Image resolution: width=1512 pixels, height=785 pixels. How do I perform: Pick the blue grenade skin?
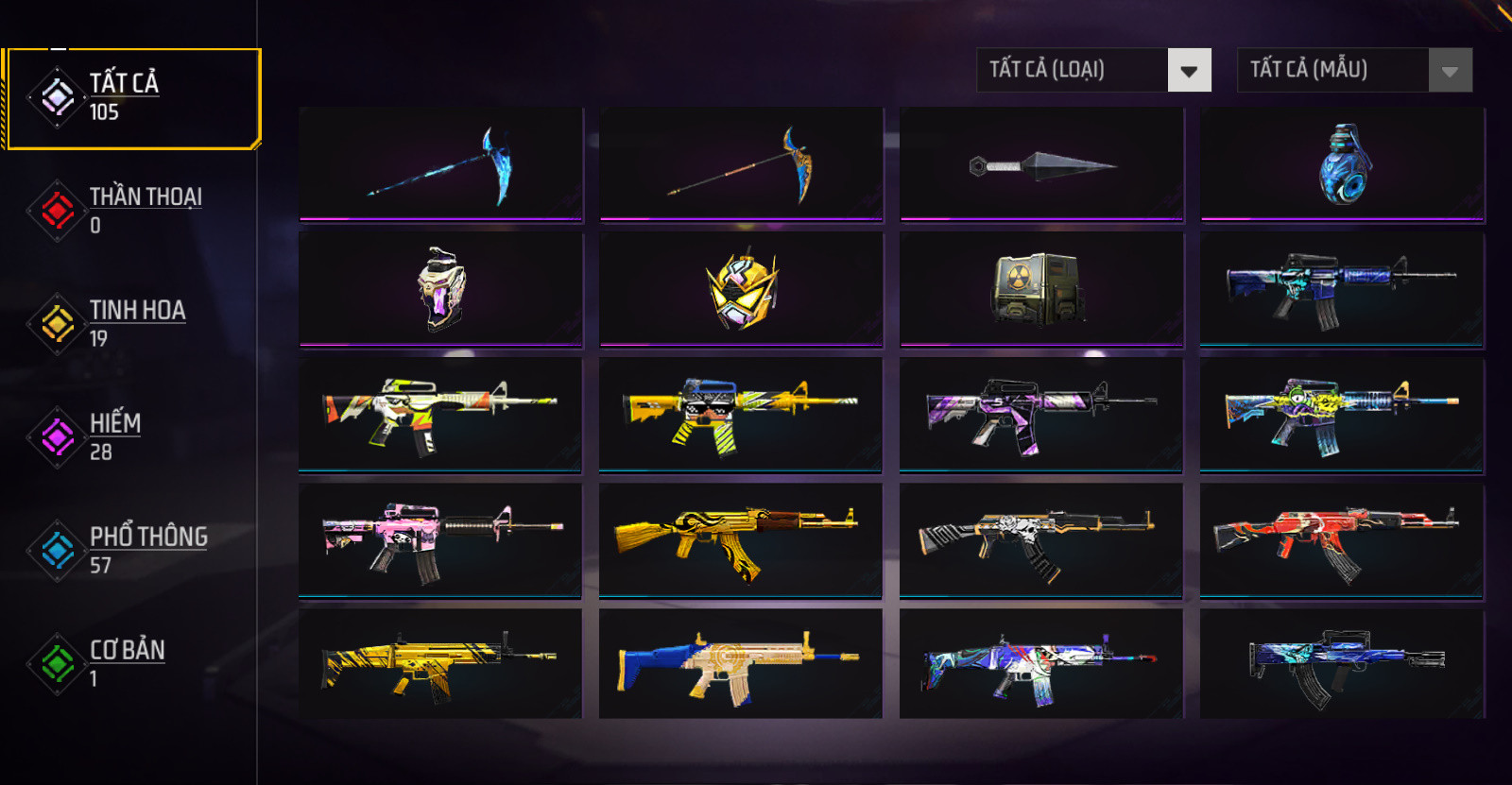click(1342, 164)
